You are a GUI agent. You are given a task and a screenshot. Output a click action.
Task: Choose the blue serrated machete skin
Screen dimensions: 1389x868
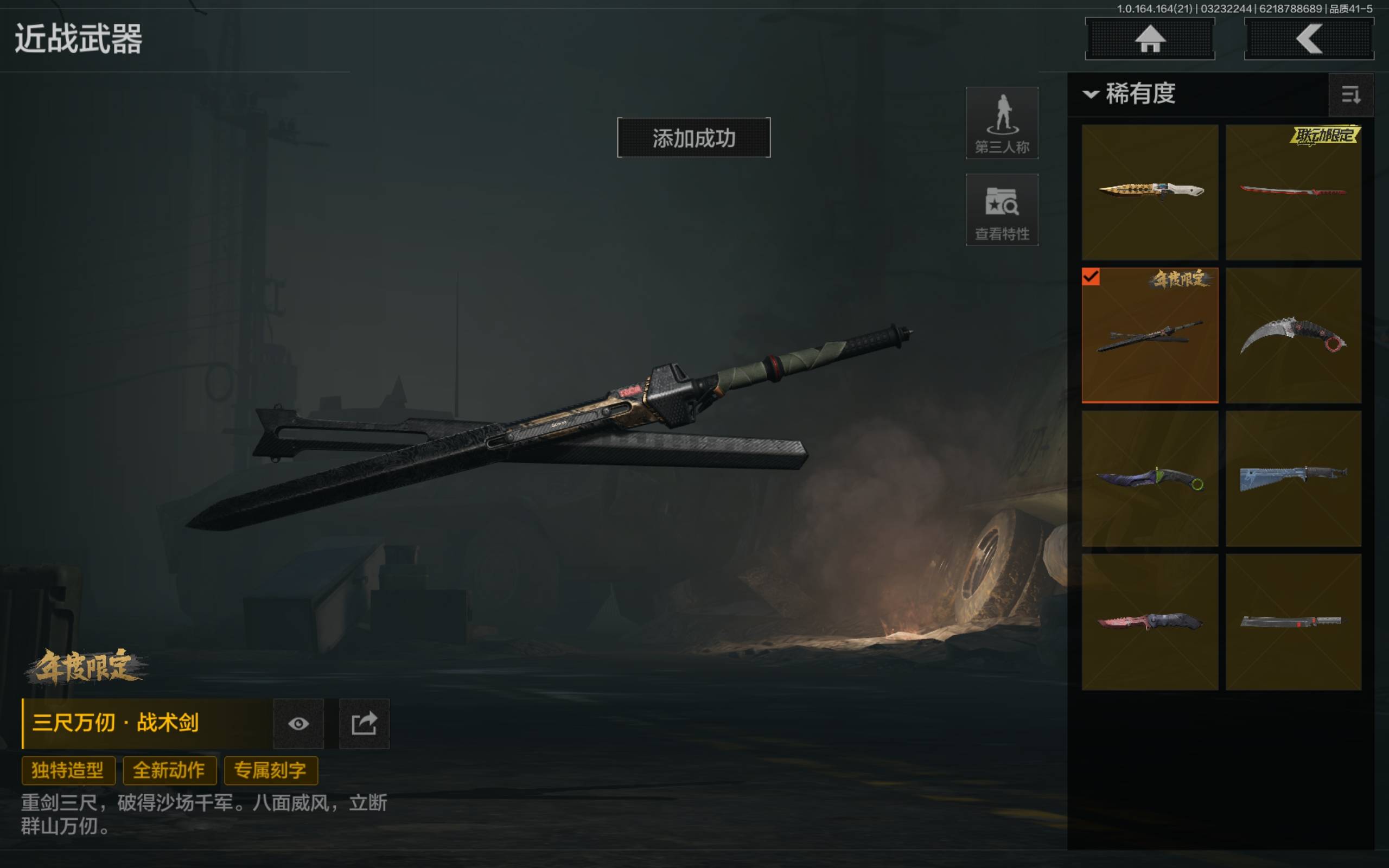pos(1293,478)
